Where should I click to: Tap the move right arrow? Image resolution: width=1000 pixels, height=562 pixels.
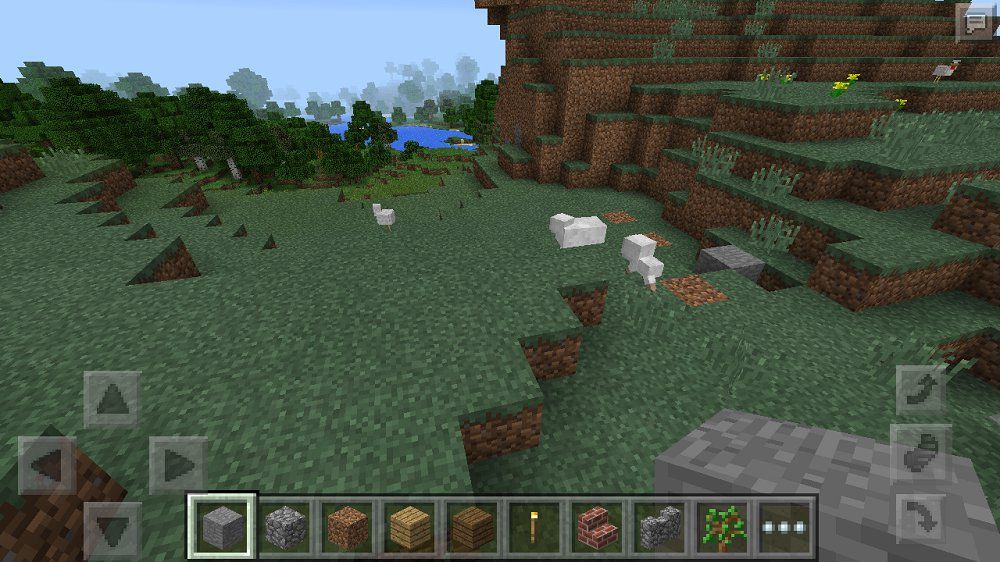(177, 465)
